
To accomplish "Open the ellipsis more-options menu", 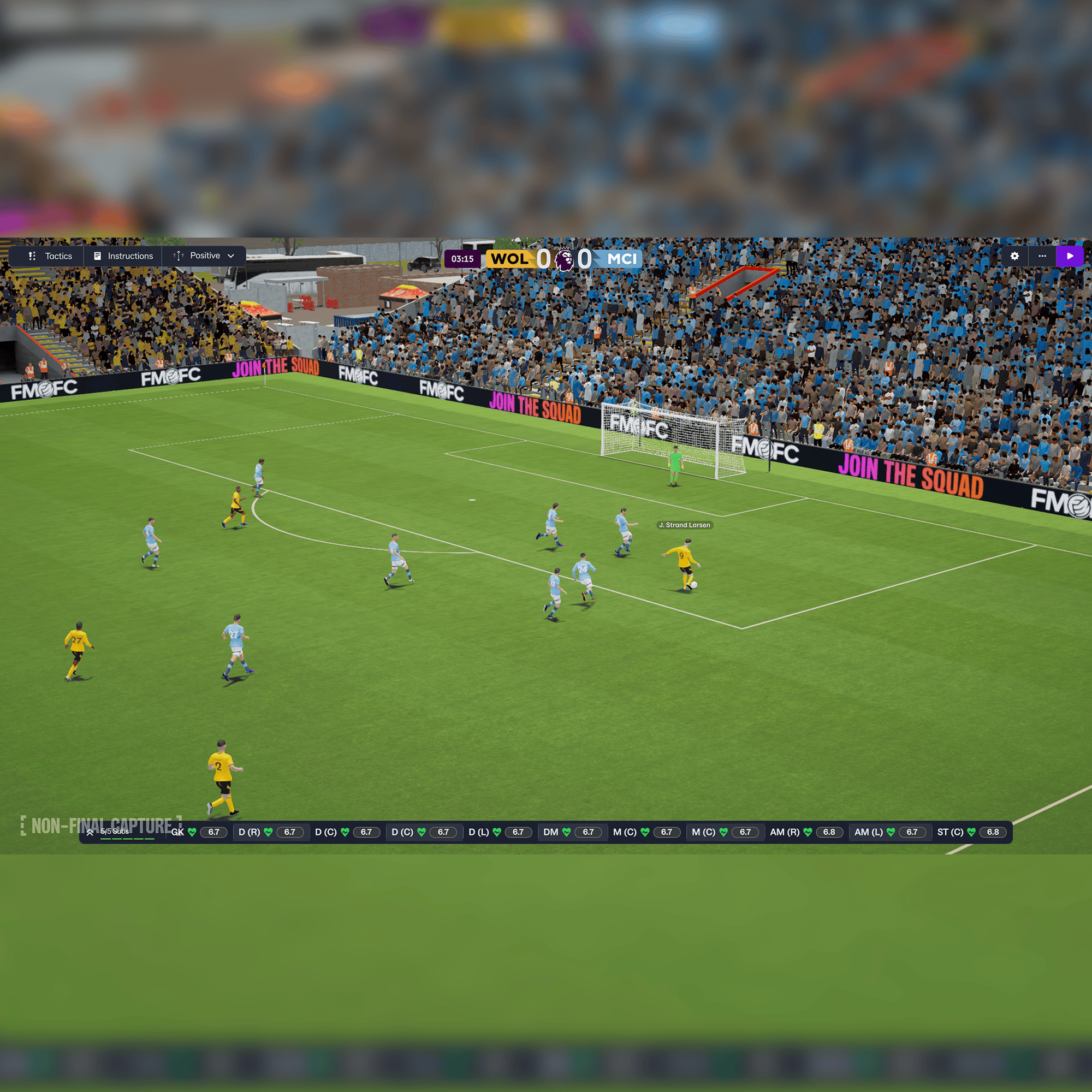I will pyautogui.click(x=1042, y=256).
